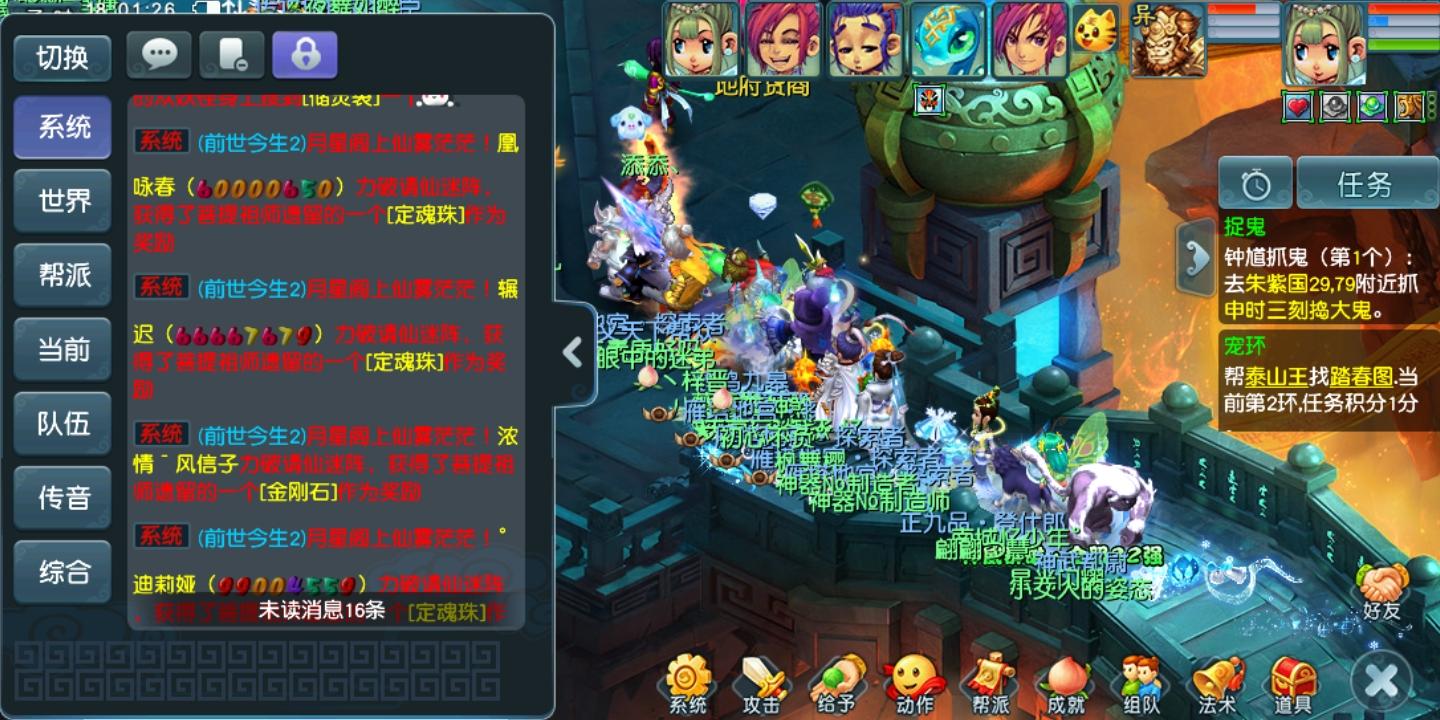1440x720 pixels.
Task: Click the 切换 switch button
Action: tap(62, 58)
